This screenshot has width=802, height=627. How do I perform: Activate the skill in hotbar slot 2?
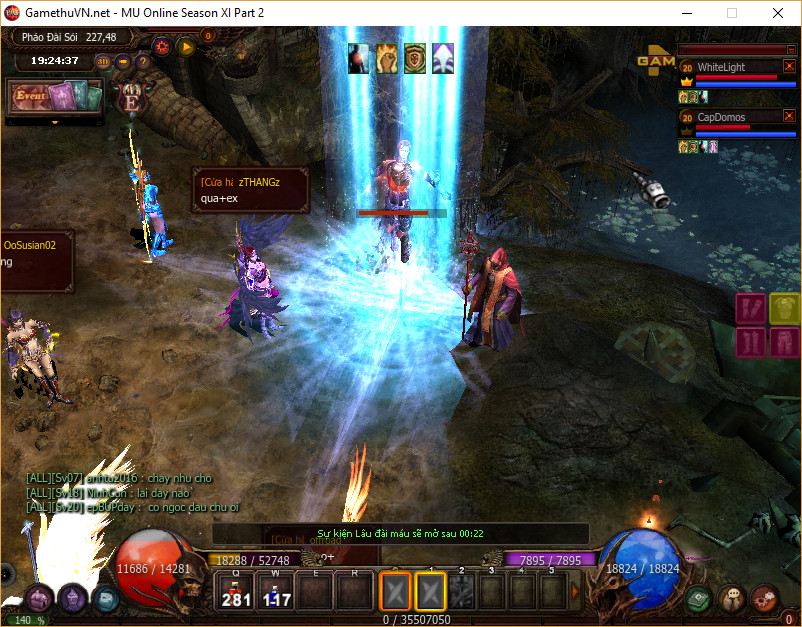click(463, 592)
